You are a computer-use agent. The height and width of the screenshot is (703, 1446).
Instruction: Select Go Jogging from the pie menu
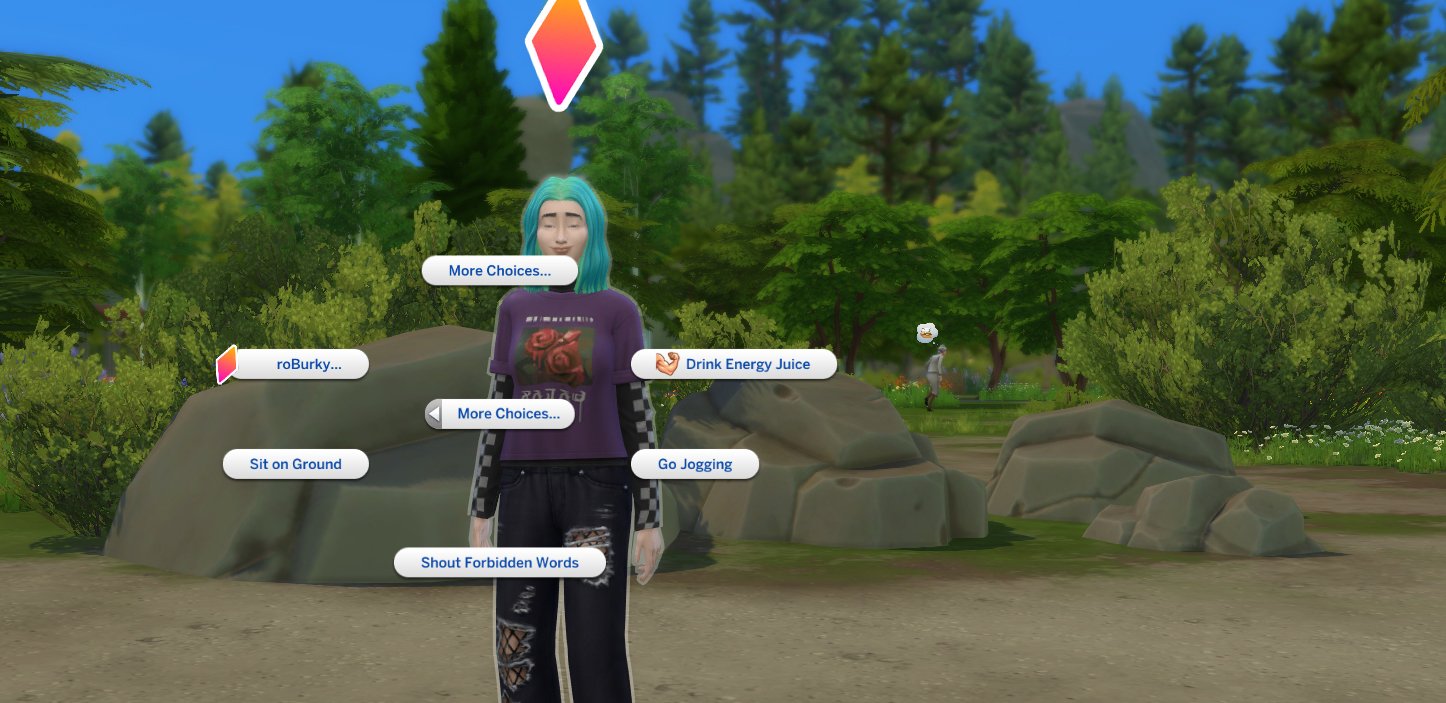tap(695, 464)
